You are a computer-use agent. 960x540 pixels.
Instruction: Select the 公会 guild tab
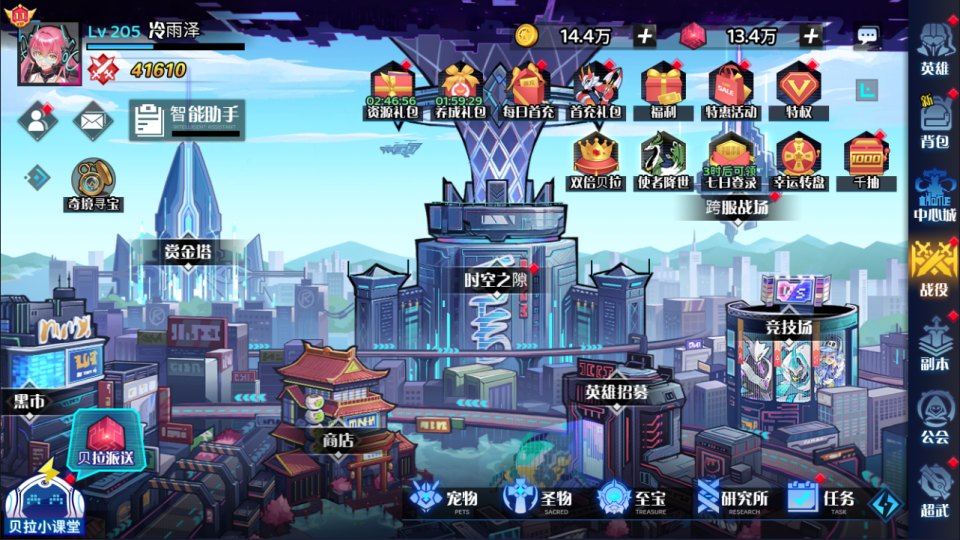point(934,416)
